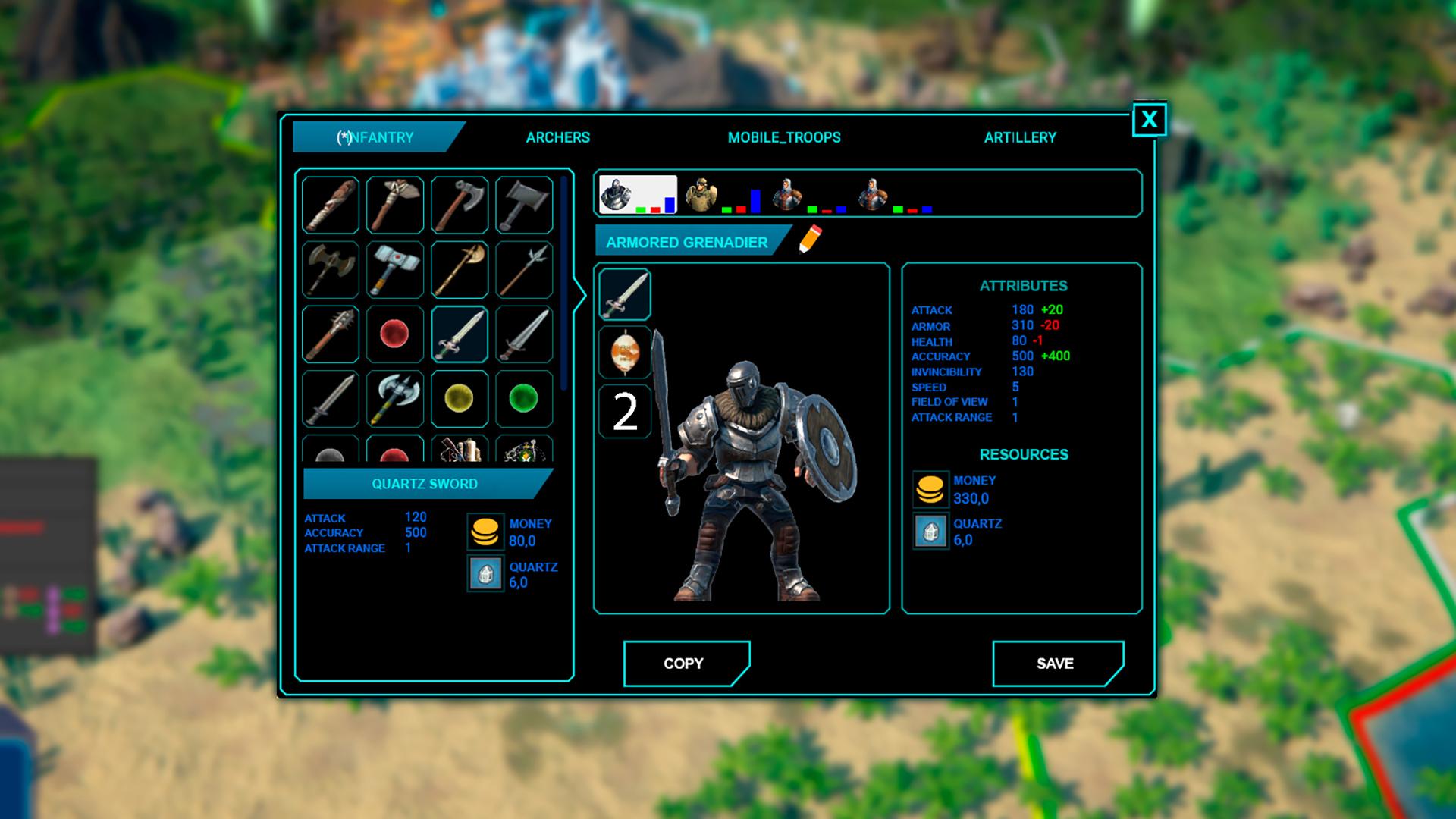Select the Artillery tab

(1020, 137)
